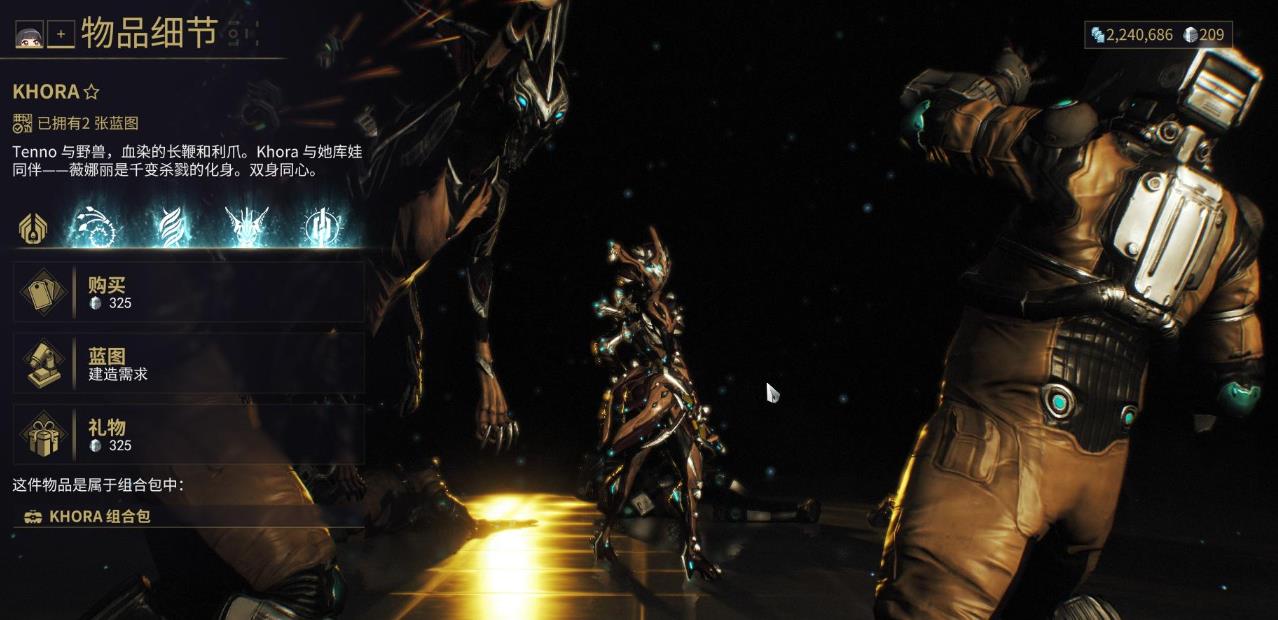Choose 购买 to buy Khora for 325

tap(188, 292)
